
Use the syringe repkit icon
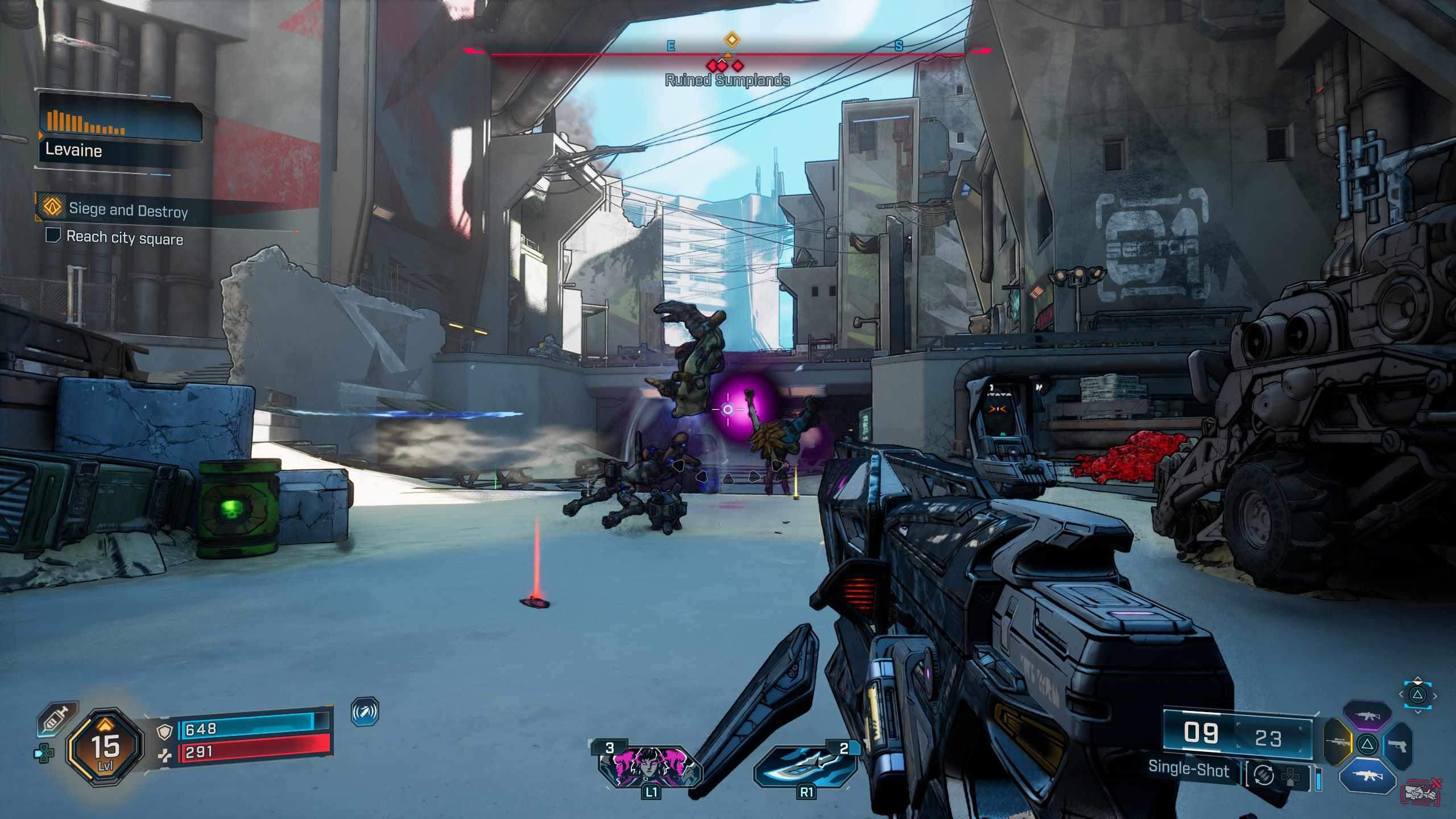pyautogui.click(x=58, y=719)
